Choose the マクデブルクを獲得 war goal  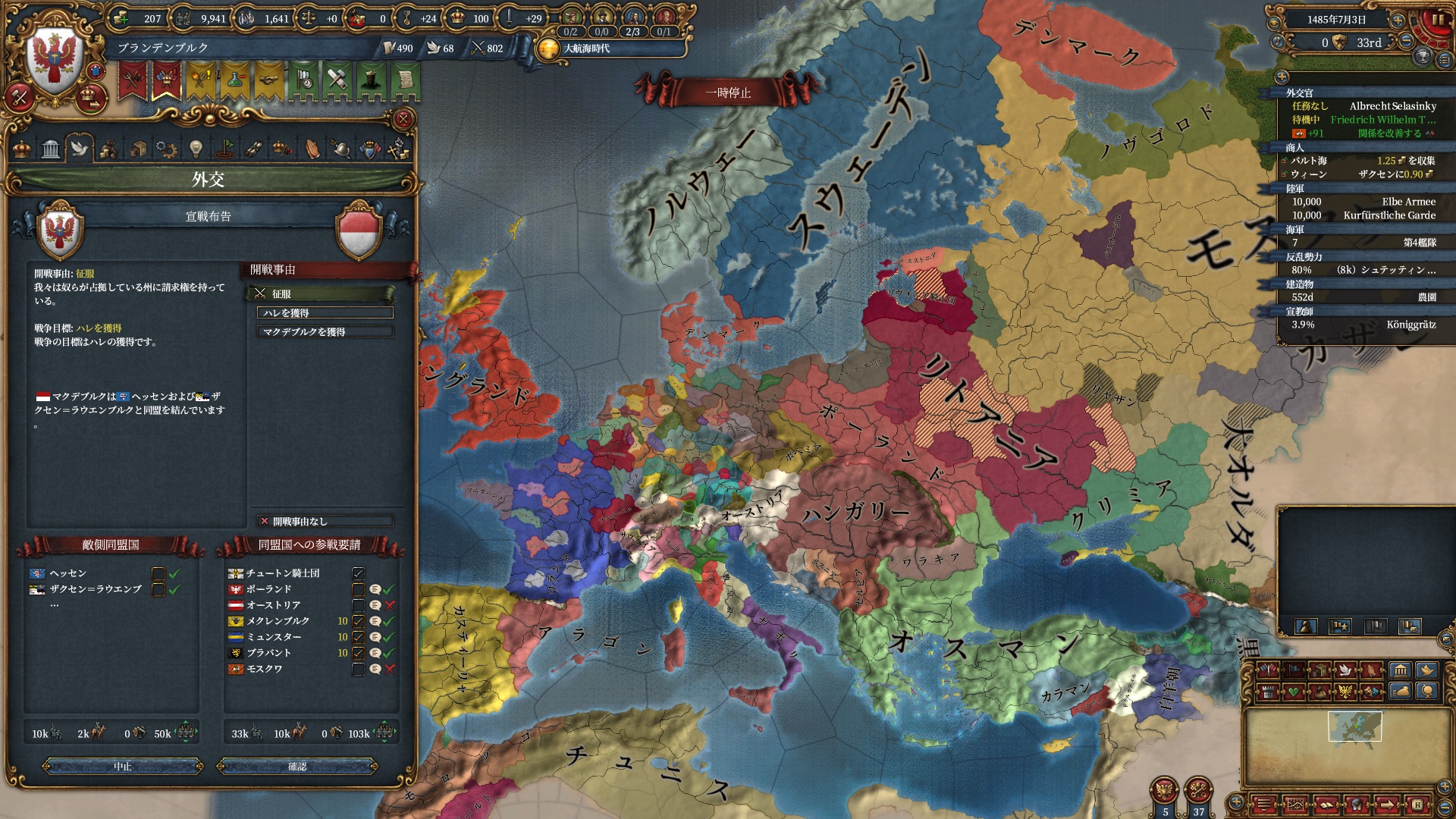325,332
